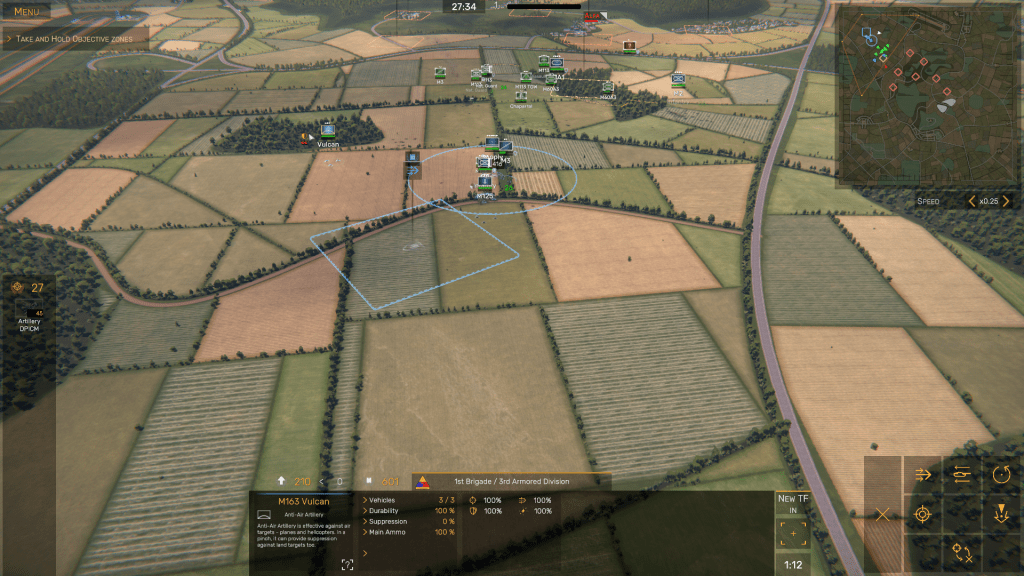Activate the fast move triple-arrow command
Screen dimensions: 1024x576
pos(922,475)
